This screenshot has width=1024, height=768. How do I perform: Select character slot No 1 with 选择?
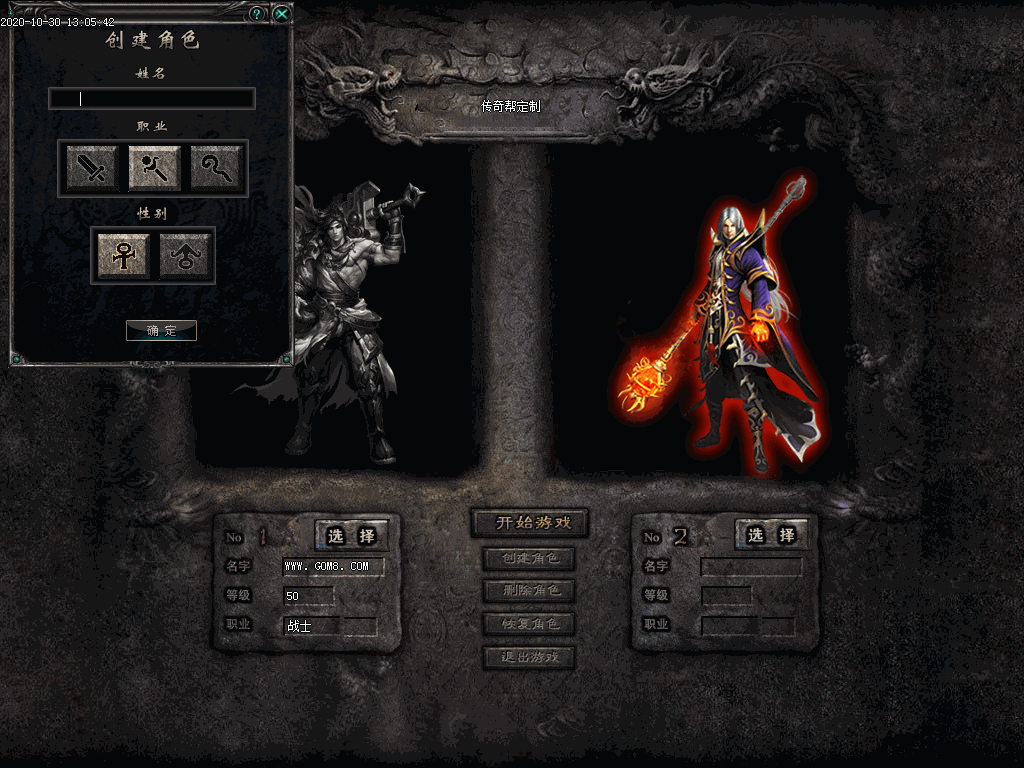click(352, 535)
